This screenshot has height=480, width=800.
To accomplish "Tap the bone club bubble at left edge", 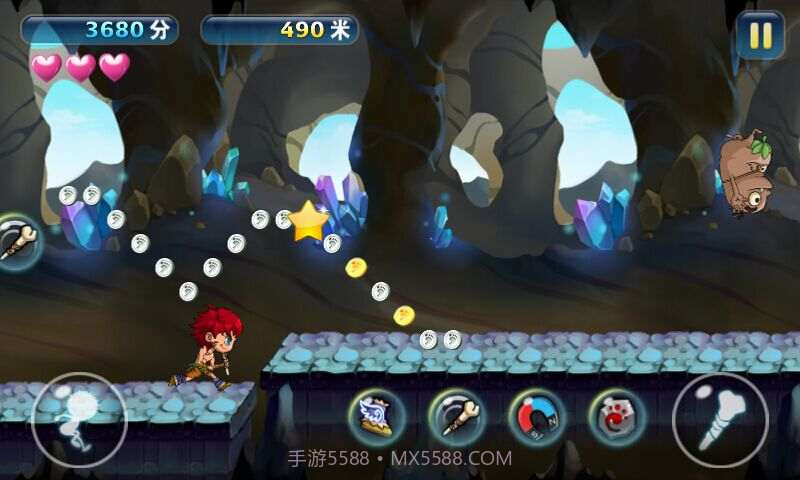I will (17, 242).
